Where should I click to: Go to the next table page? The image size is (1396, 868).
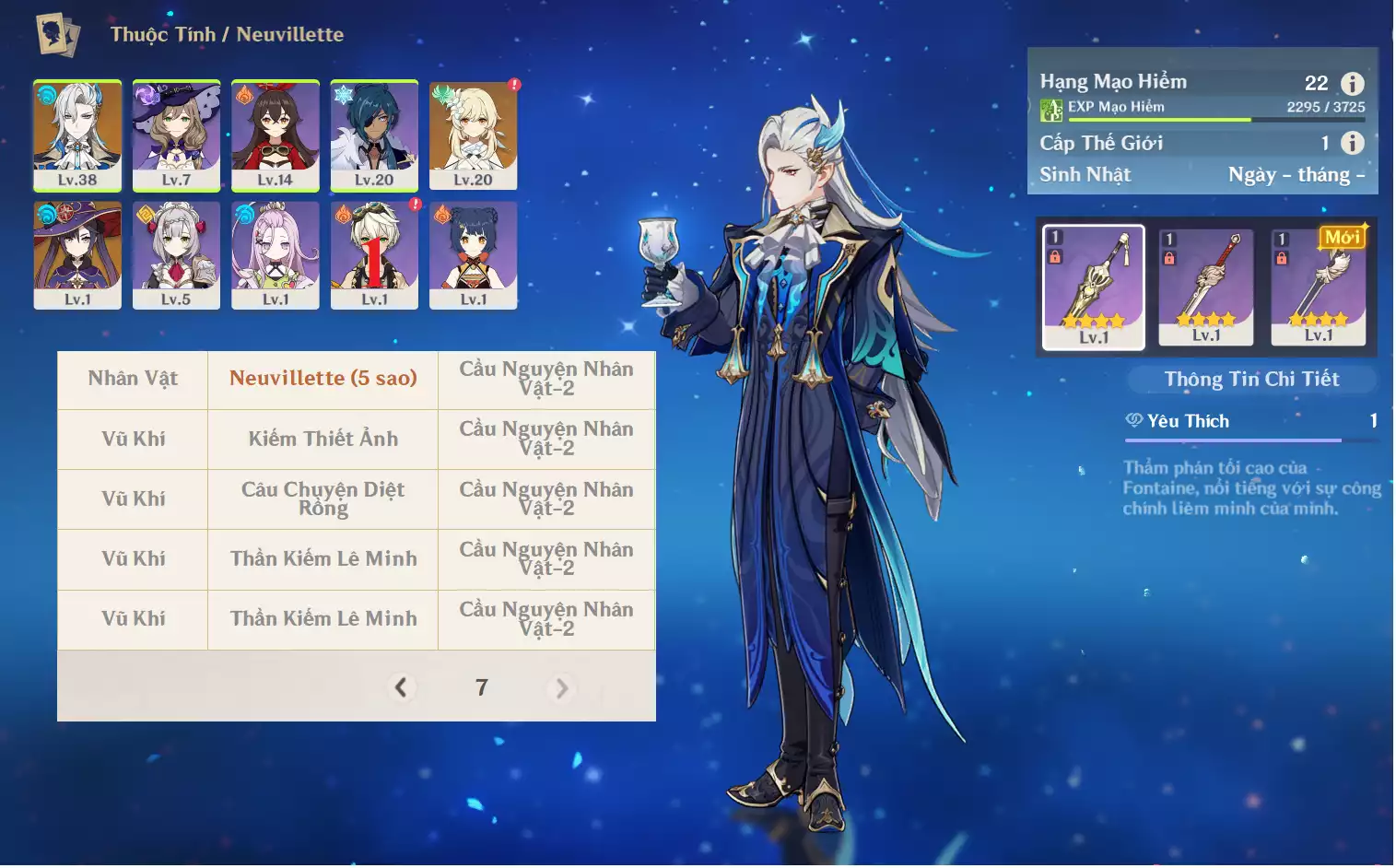pyautogui.click(x=561, y=688)
